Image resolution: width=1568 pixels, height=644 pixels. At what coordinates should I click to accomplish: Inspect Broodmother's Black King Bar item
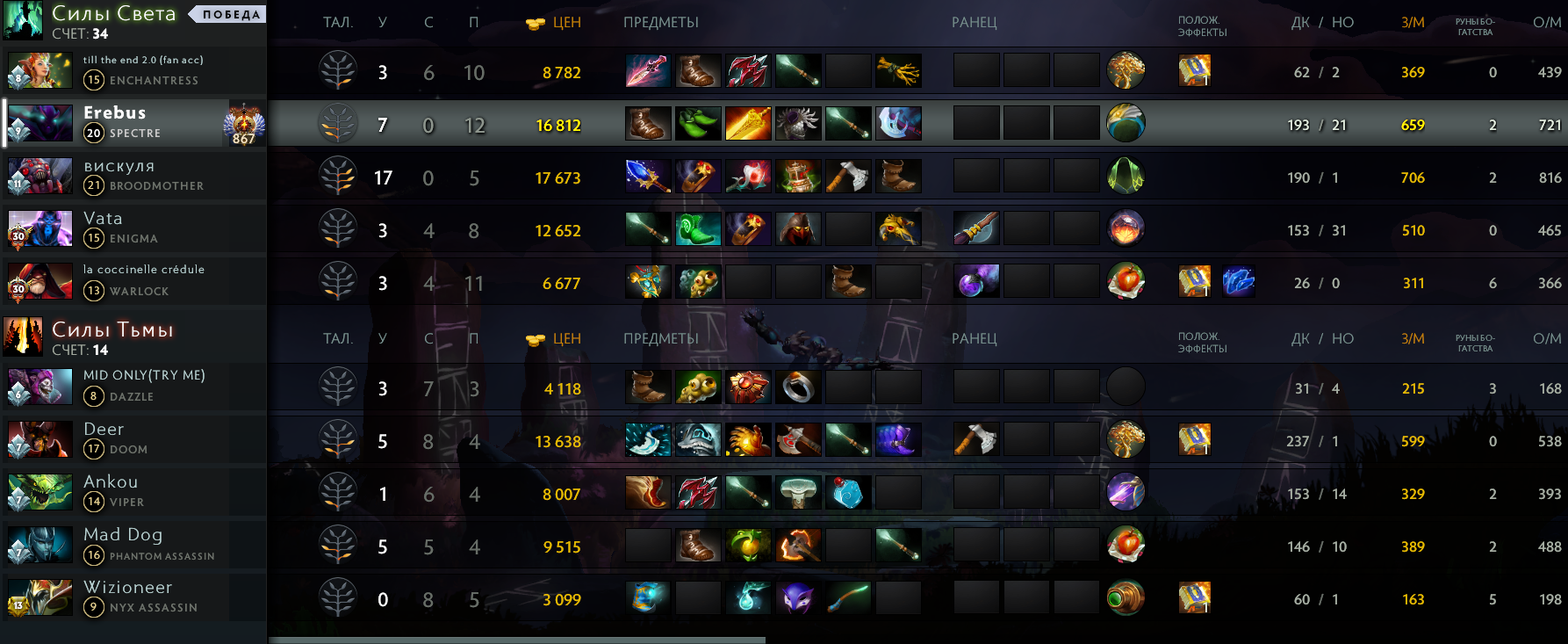pos(798,177)
